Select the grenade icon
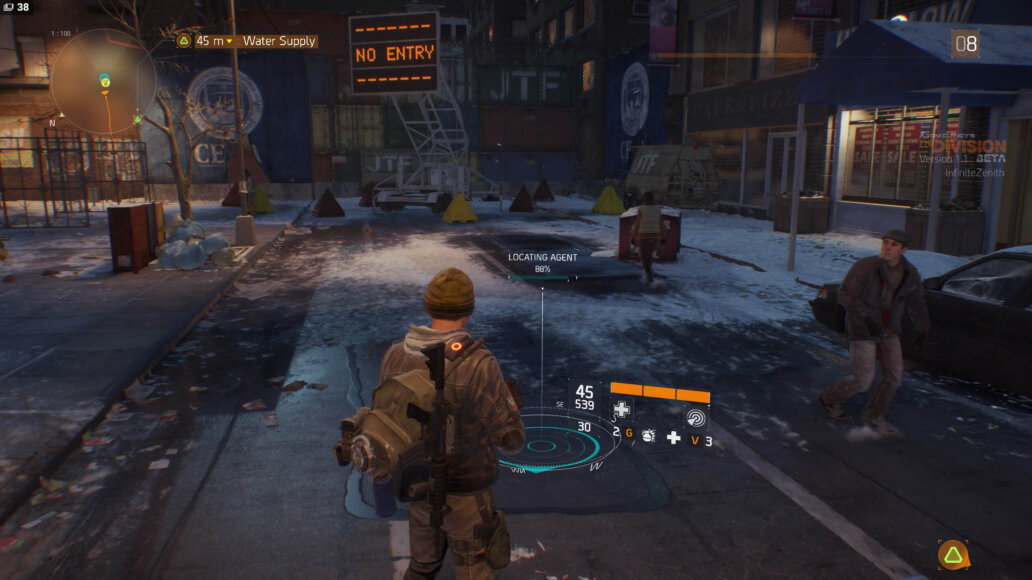This screenshot has width=1032, height=580. (x=648, y=436)
